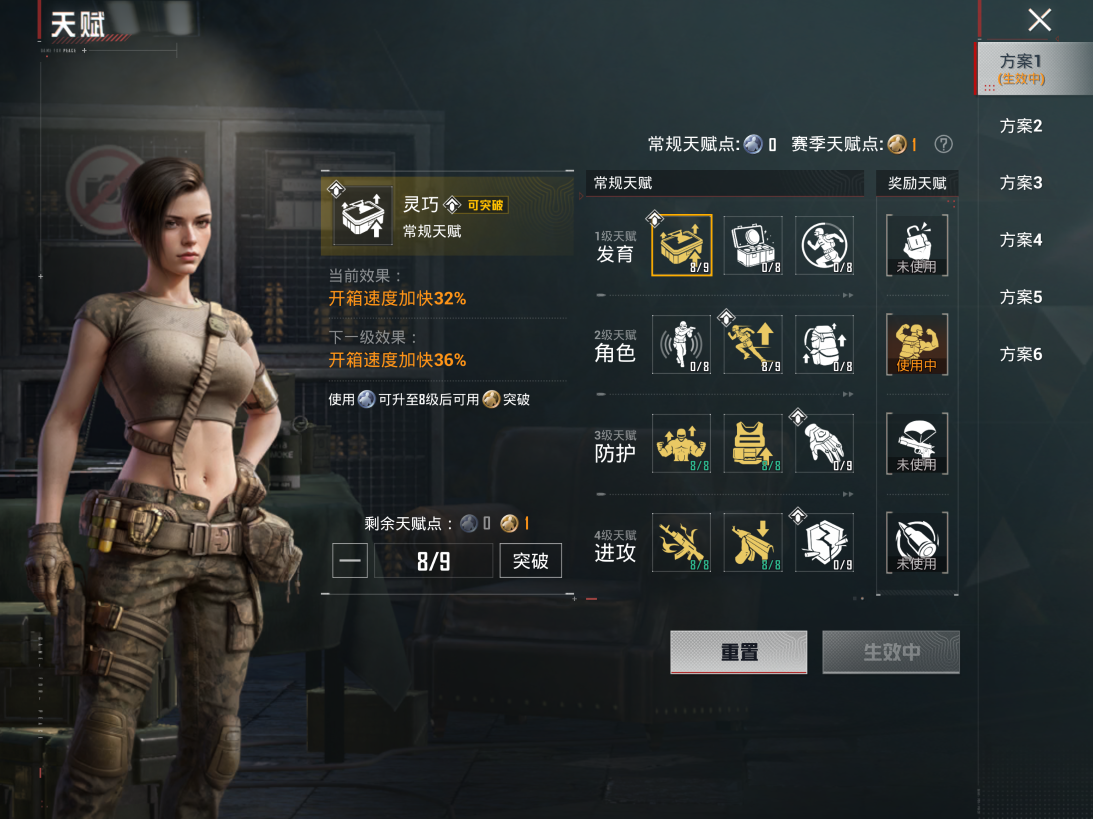Switch to 方案6 loadout tab
This screenshot has width=1093, height=819.
click(1021, 354)
